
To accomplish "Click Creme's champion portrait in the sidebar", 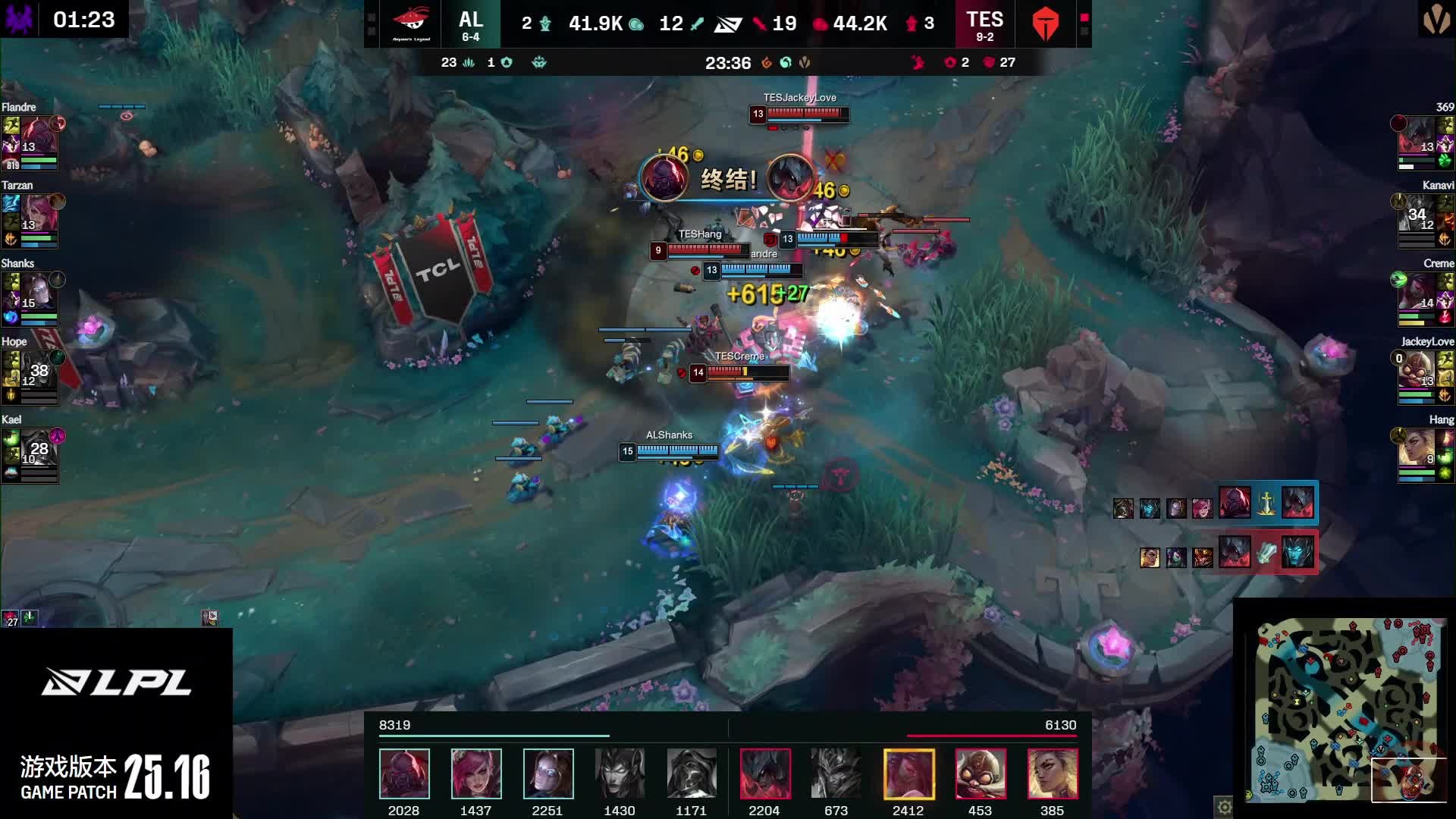I will coord(1417,293).
